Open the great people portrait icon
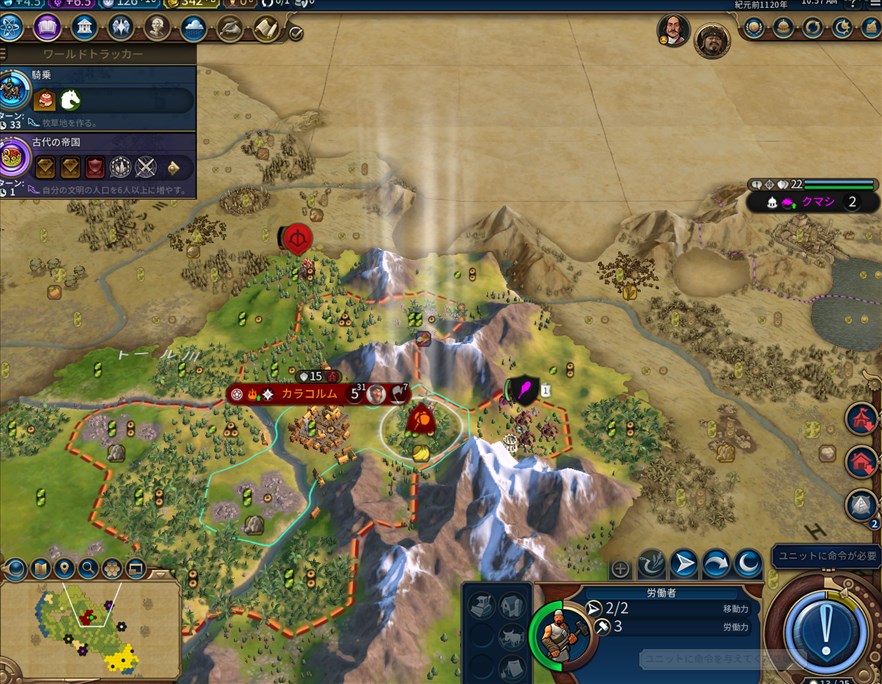Viewport: 882px width, 684px height. click(x=157, y=26)
